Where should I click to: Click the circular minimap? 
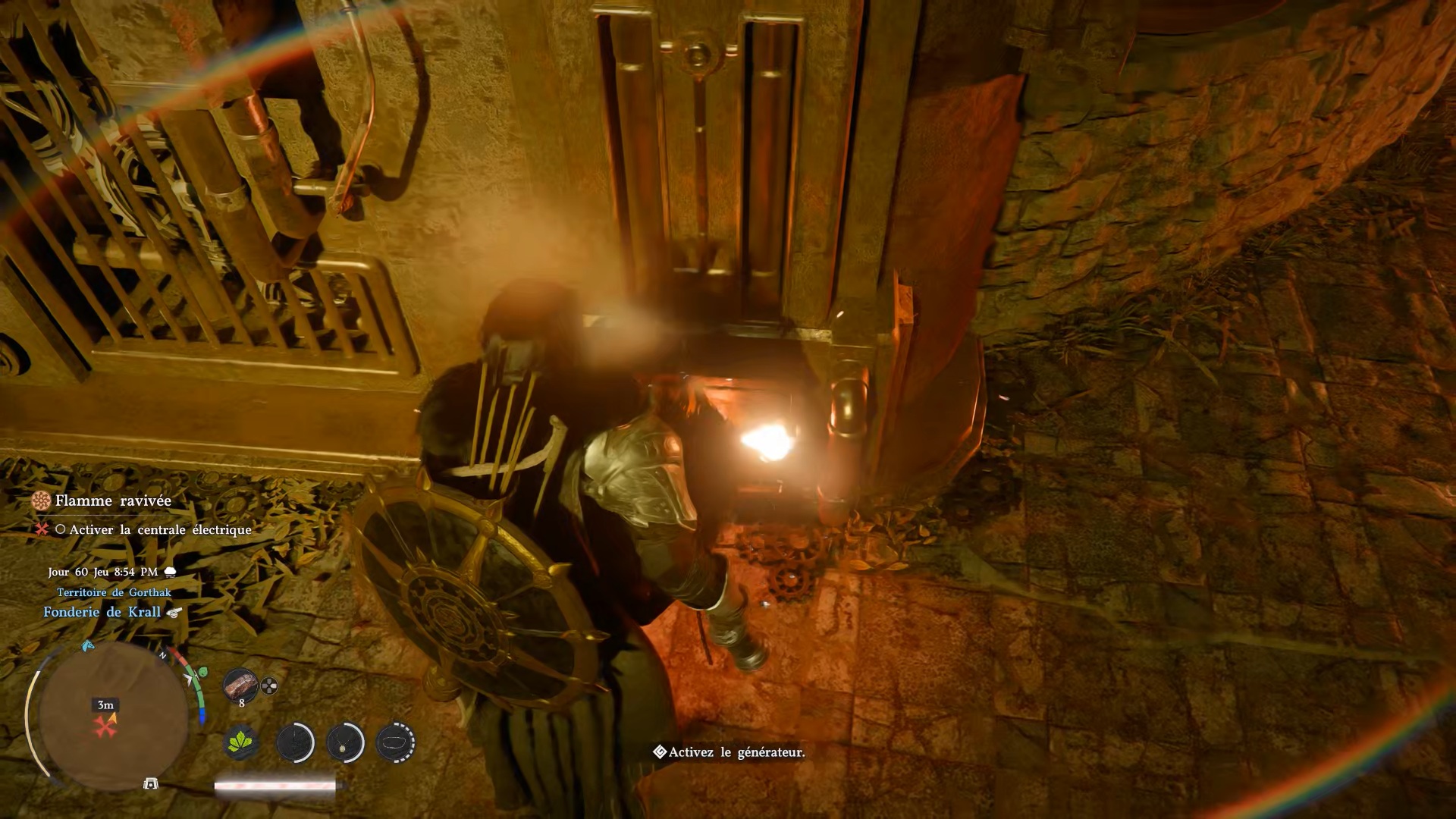point(112,716)
